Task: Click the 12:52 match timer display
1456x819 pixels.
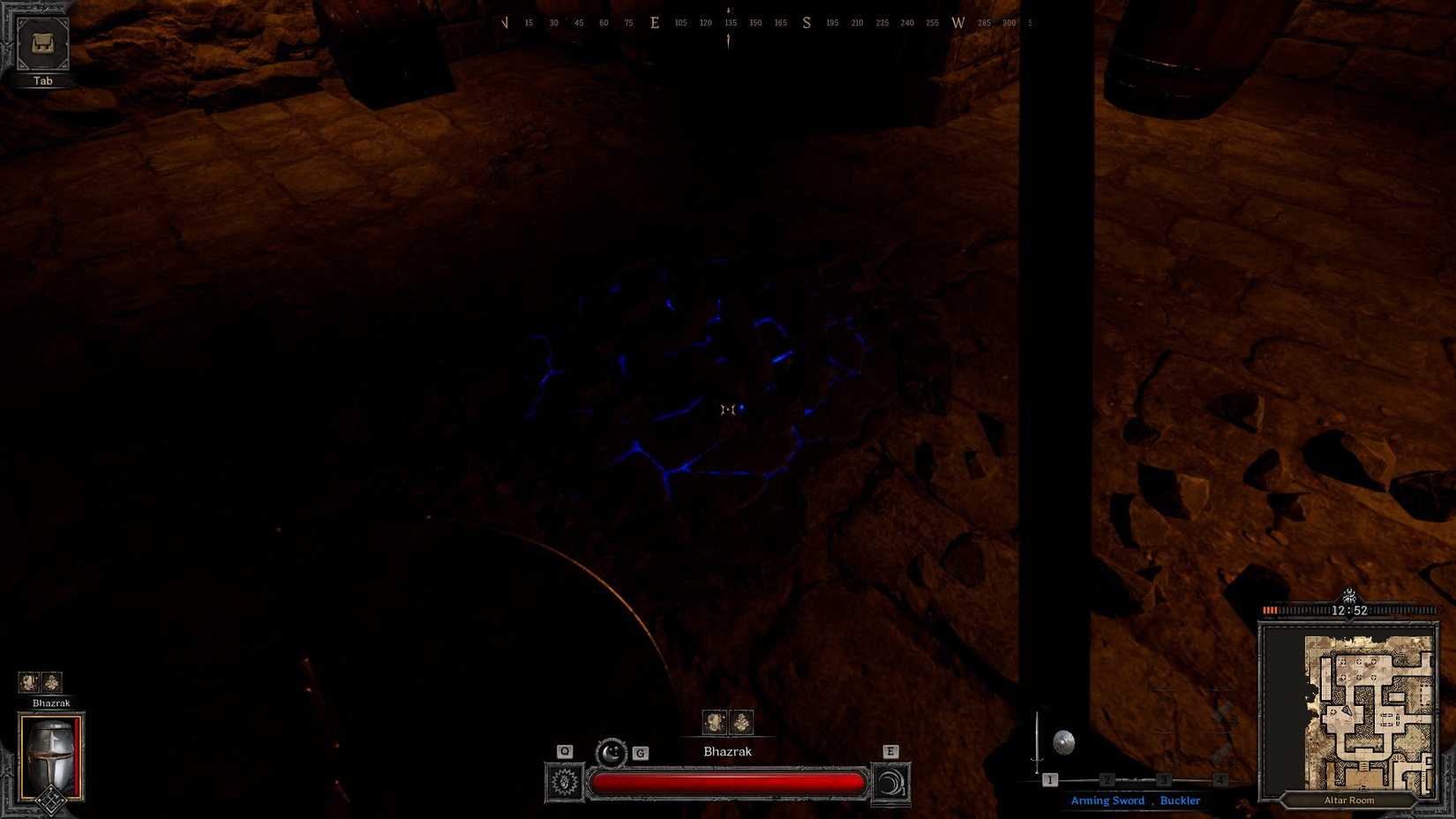Action: pos(1351,609)
